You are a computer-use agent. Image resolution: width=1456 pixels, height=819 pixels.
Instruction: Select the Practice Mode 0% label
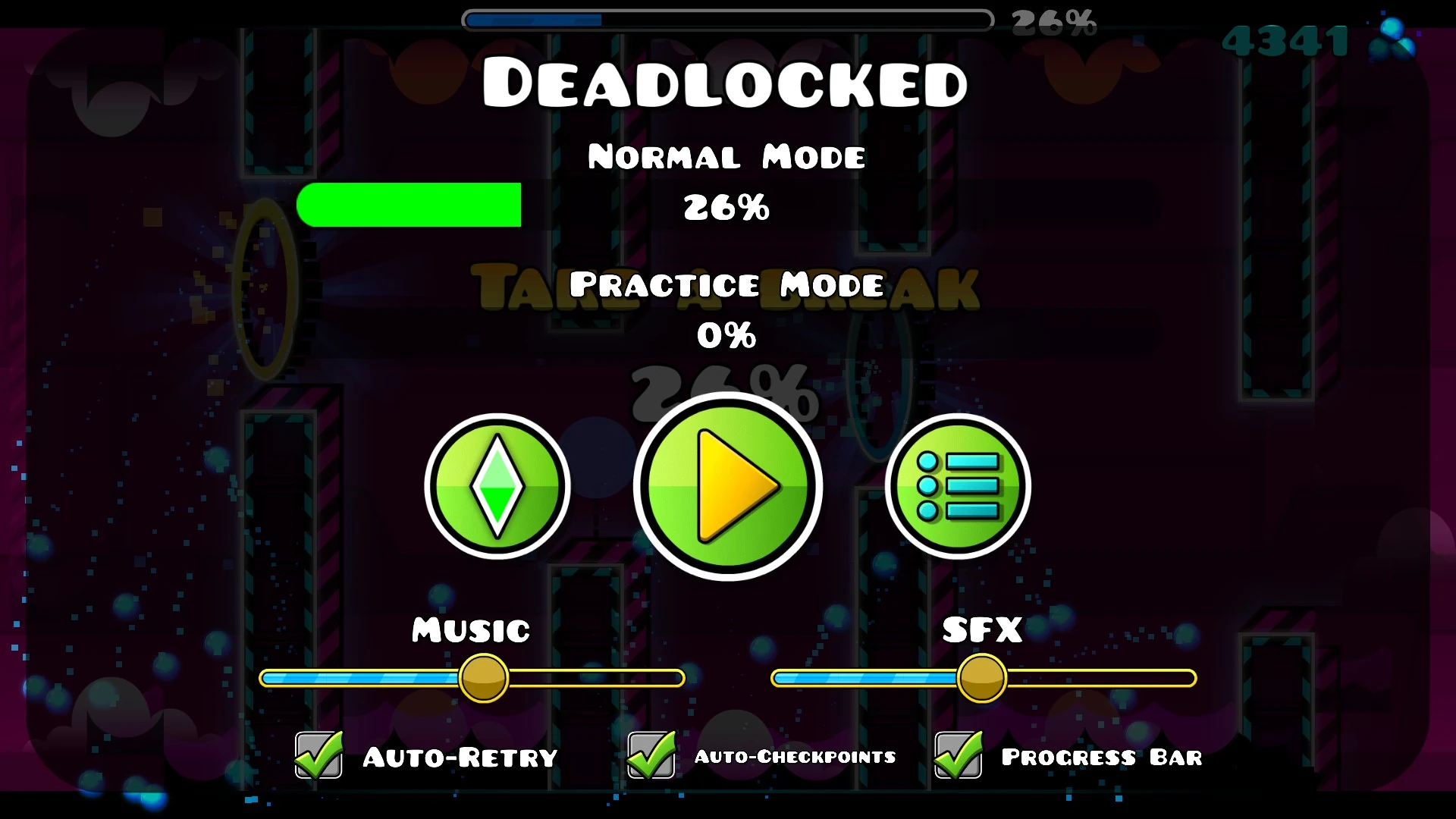click(726, 286)
